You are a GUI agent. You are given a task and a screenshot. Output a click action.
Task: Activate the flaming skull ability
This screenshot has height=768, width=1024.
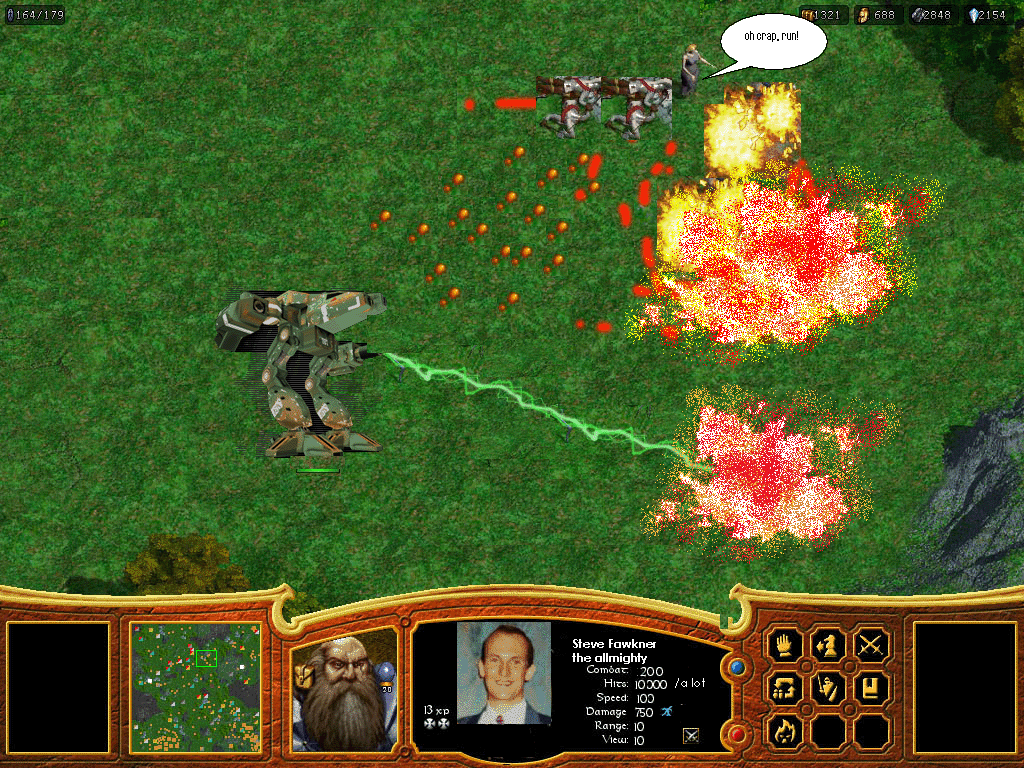click(x=785, y=731)
